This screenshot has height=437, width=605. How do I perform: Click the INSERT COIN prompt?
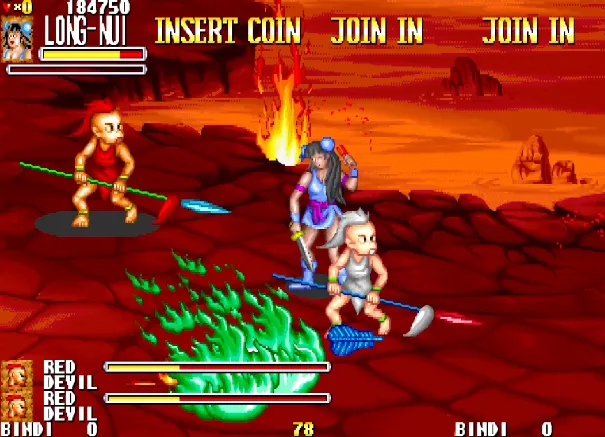227,31
